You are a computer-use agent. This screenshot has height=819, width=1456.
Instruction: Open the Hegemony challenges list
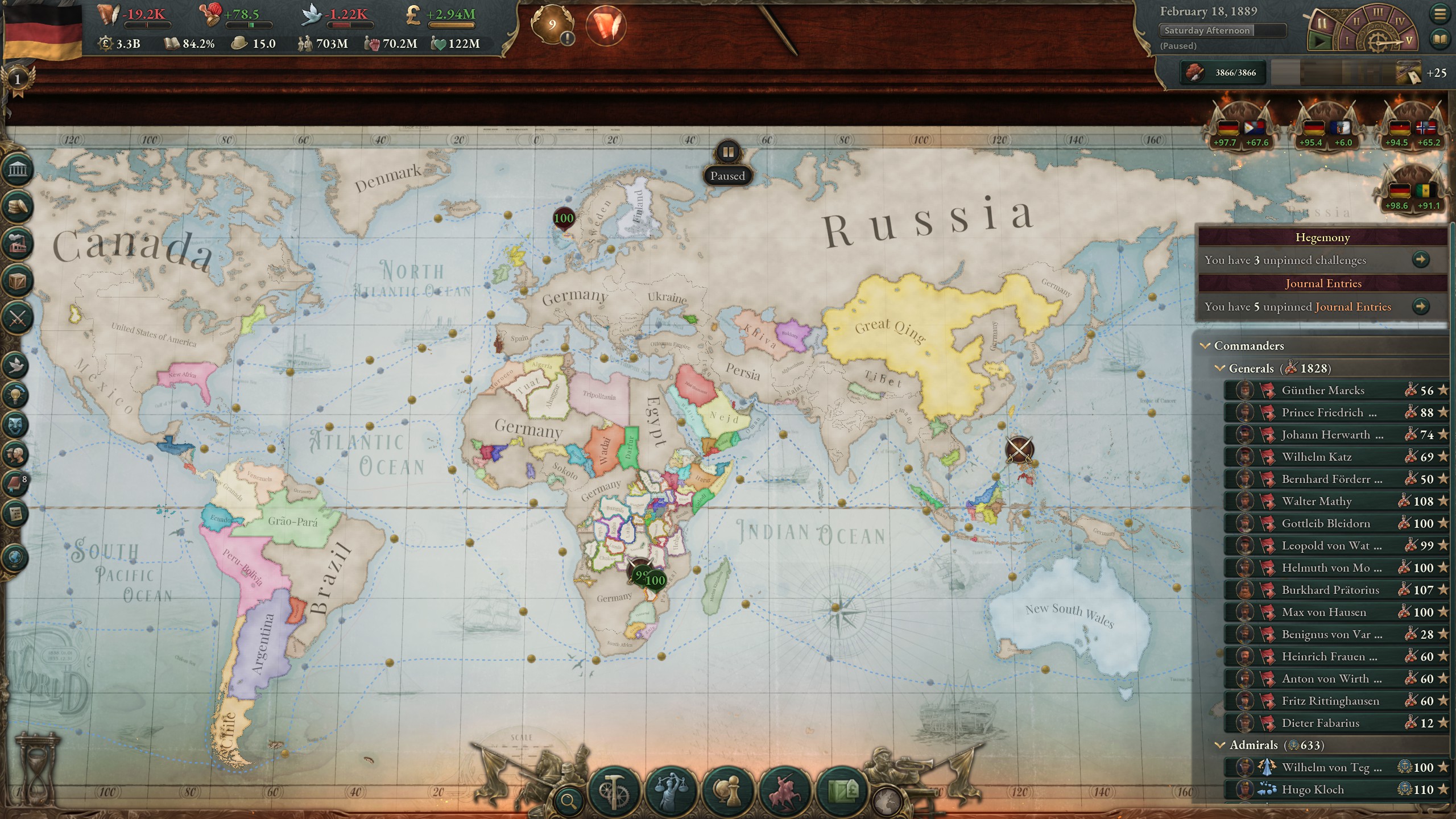coord(1422,259)
